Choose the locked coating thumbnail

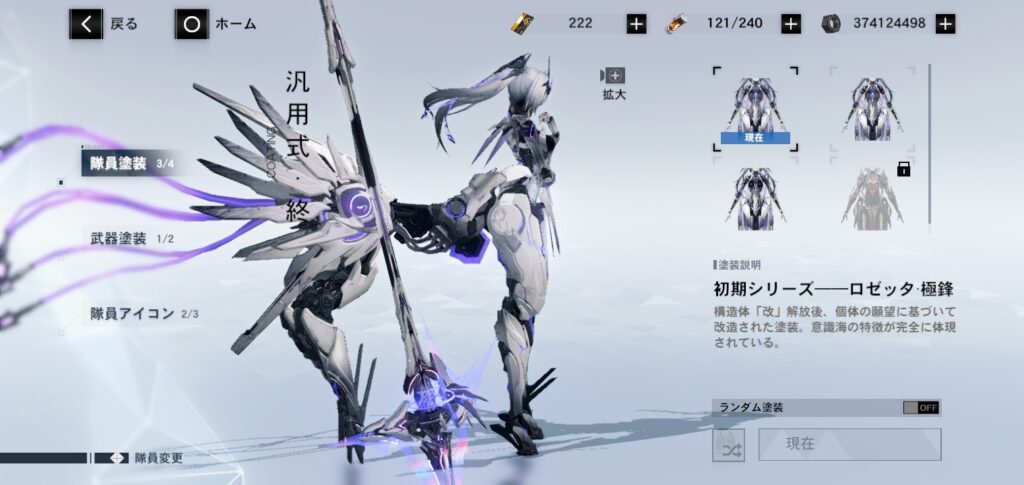pyautogui.click(x=872, y=193)
